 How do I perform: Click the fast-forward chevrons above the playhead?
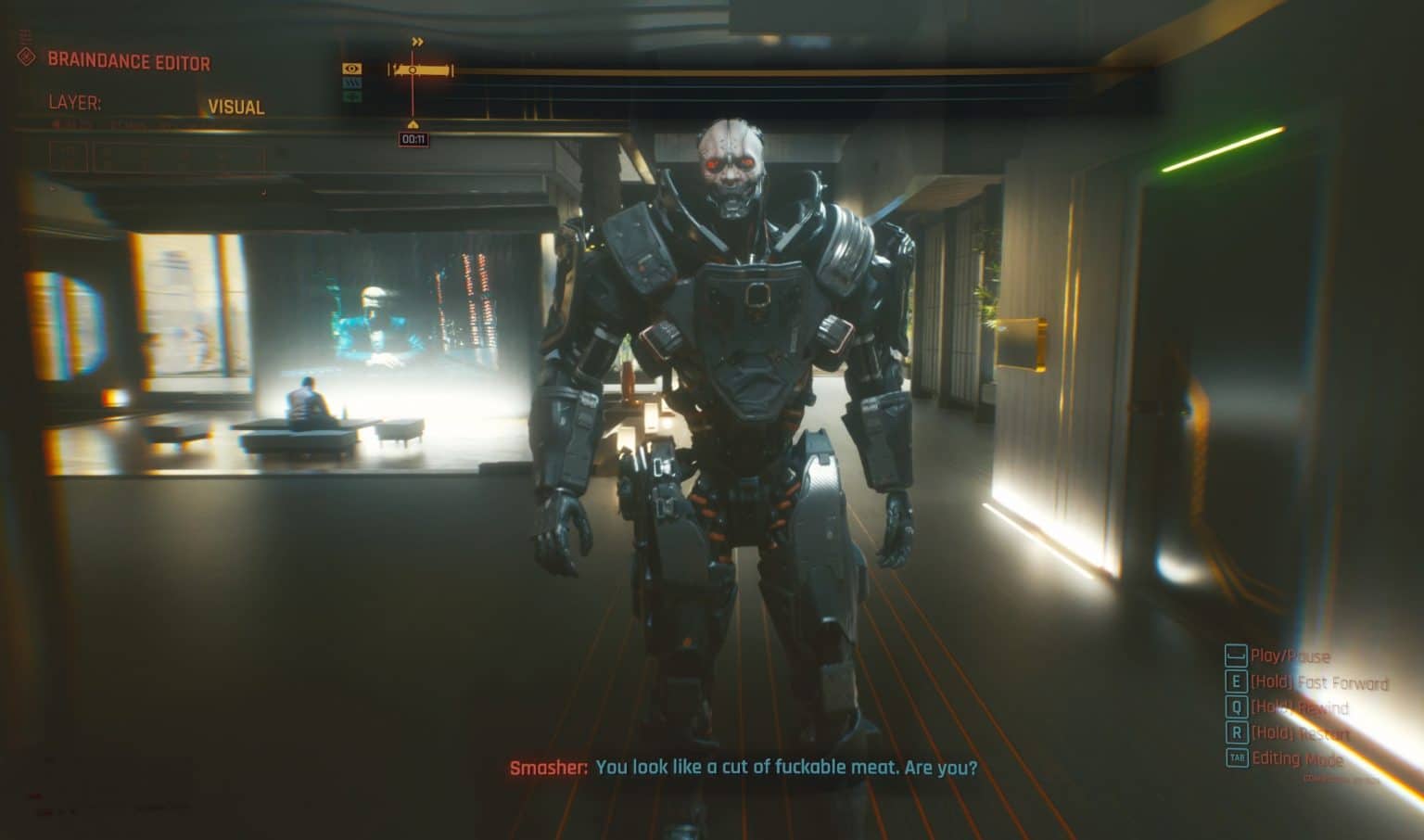click(x=417, y=42)
